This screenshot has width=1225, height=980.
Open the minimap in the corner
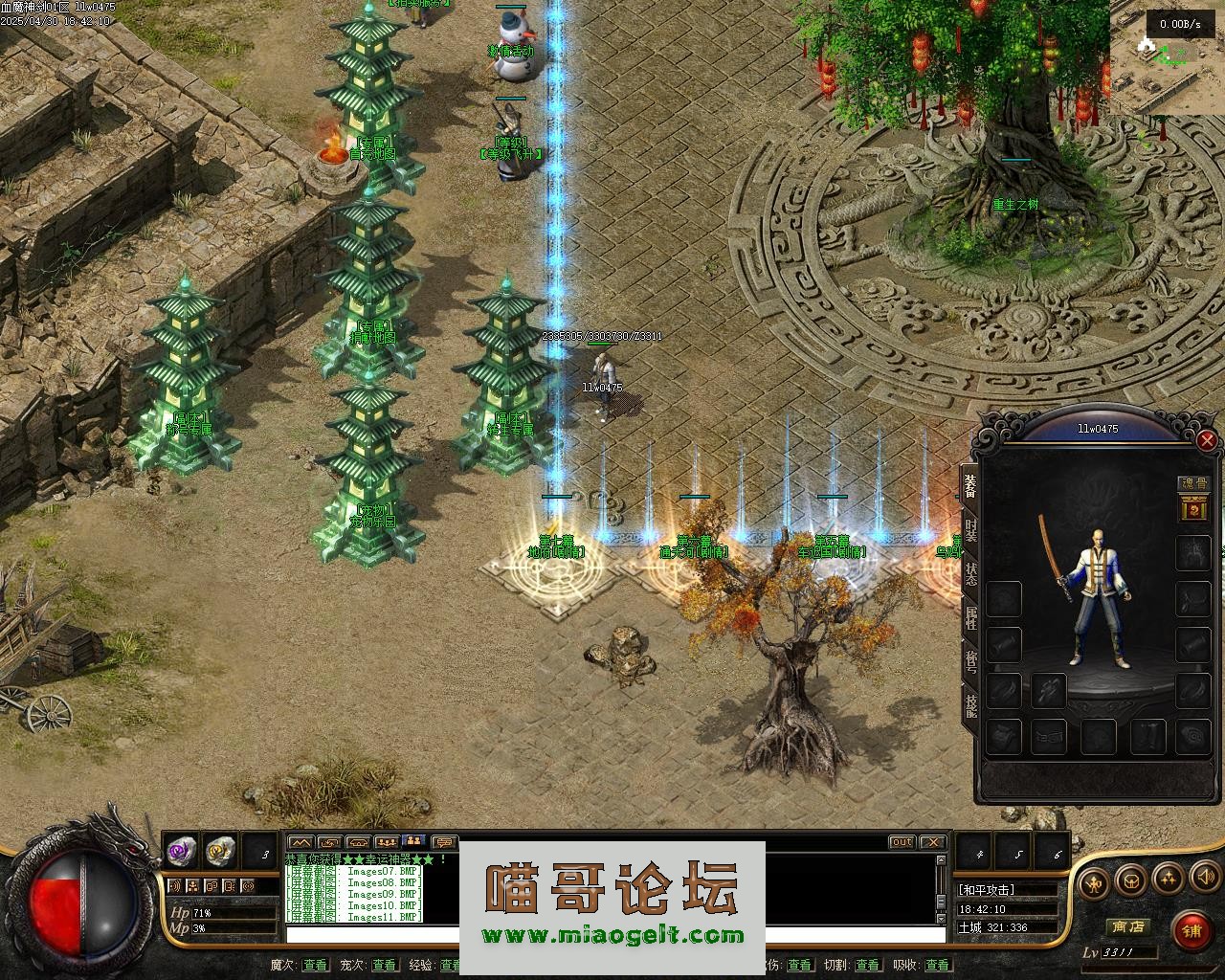[1168, 57]
